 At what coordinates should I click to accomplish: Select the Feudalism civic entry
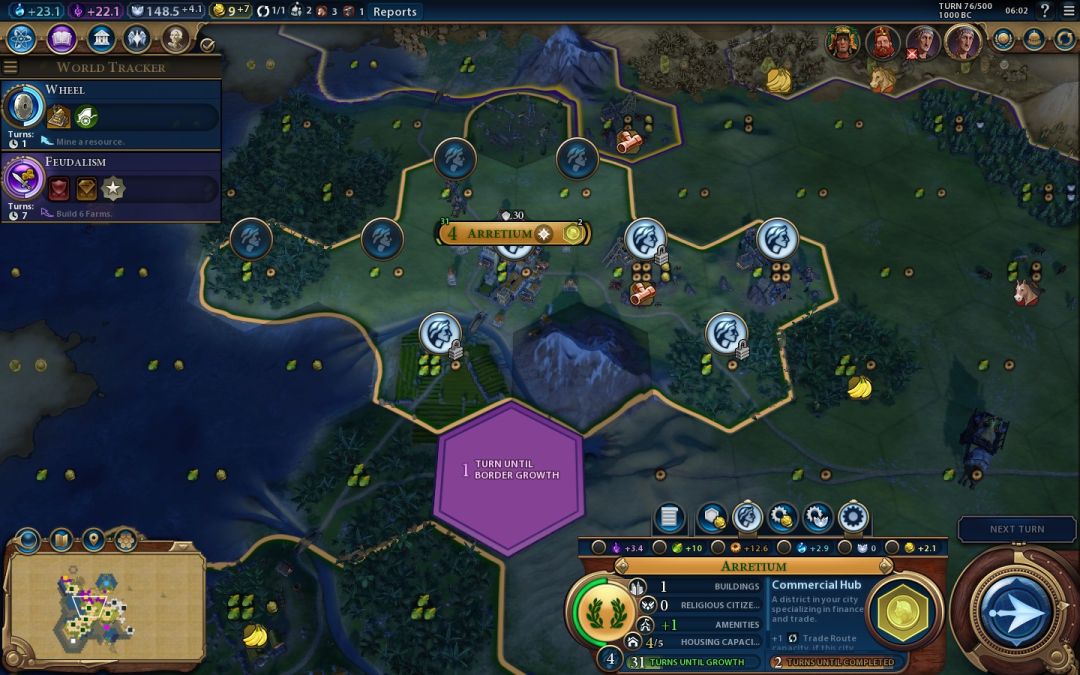coord(110,181)
